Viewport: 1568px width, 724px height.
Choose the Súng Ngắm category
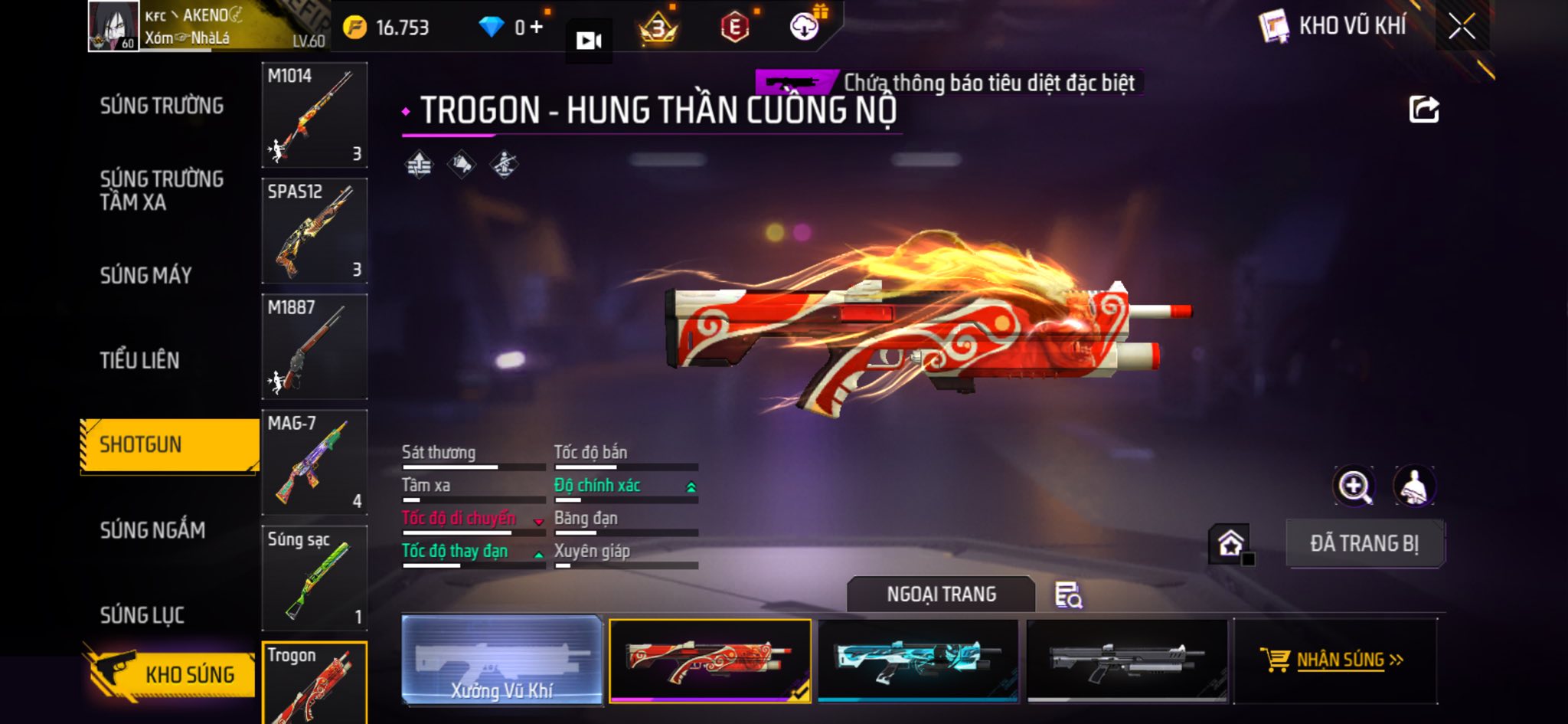152,529
